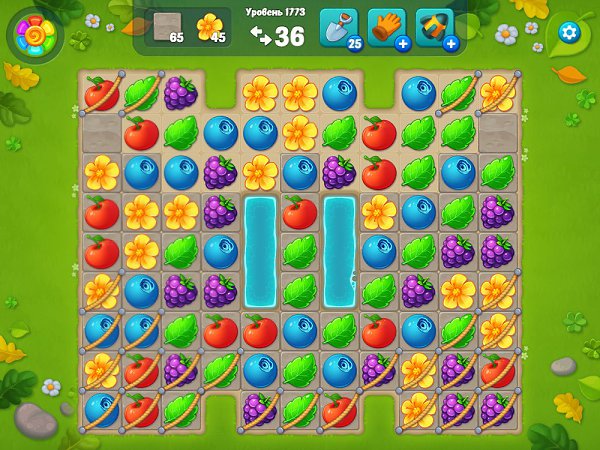
Task: Tap the rainbow flower icon
Action: [x=34, y=37]
